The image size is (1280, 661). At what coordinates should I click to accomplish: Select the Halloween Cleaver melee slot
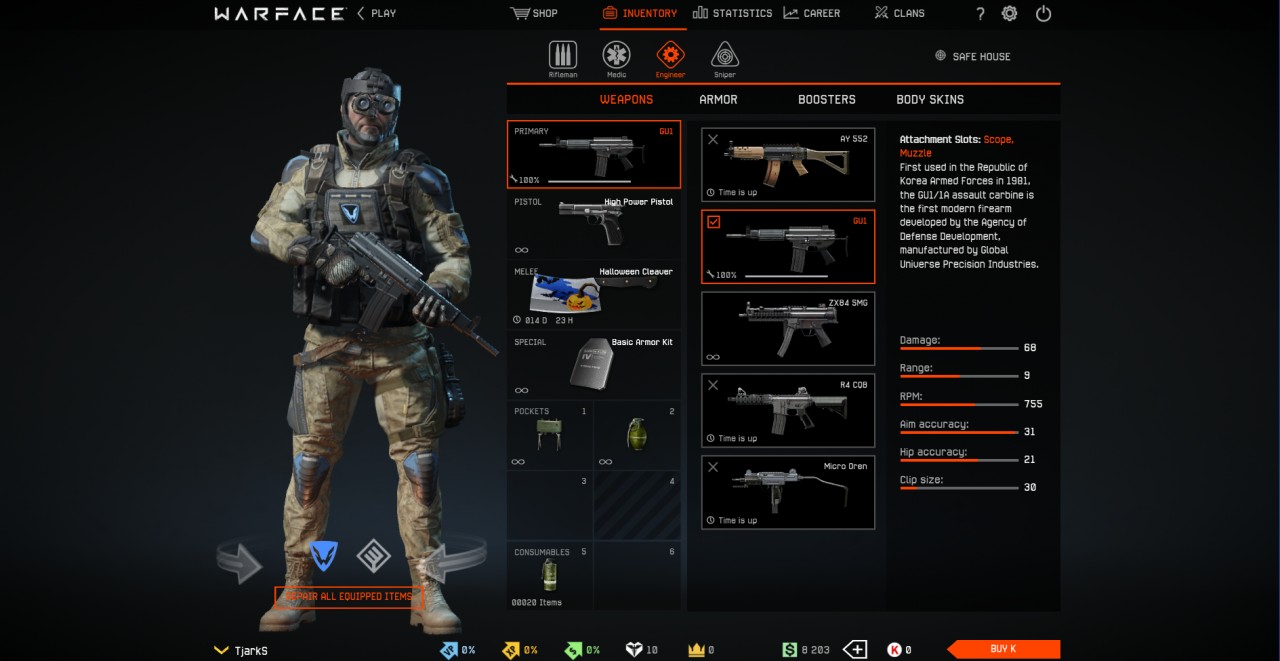(x=594, y=296)
